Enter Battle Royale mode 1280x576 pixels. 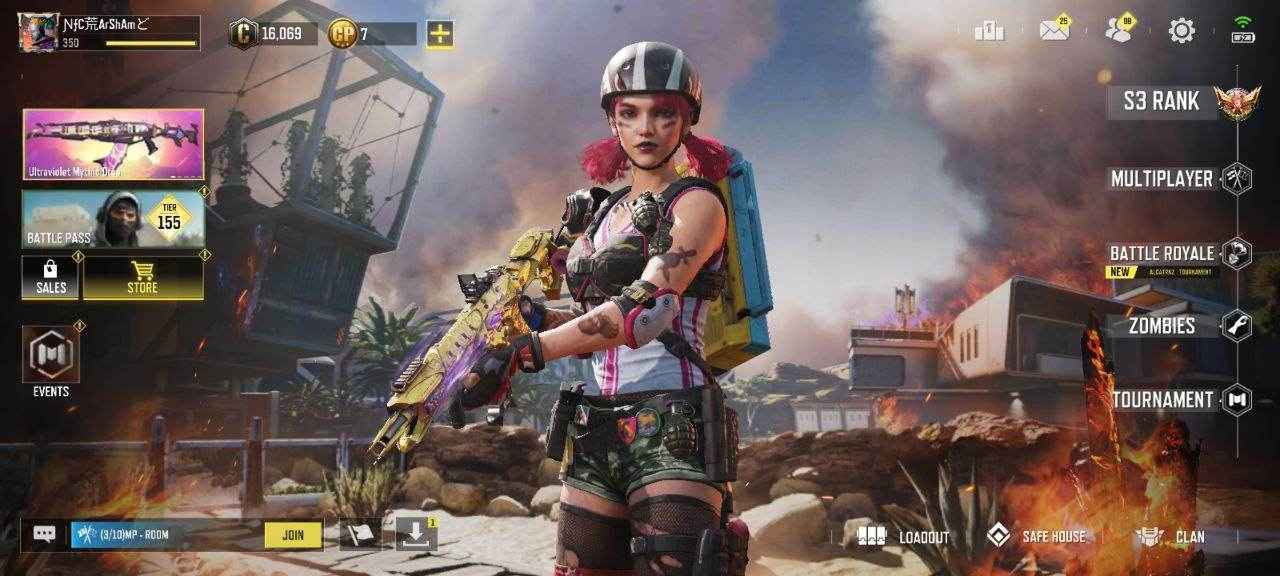click(1163, 254)
